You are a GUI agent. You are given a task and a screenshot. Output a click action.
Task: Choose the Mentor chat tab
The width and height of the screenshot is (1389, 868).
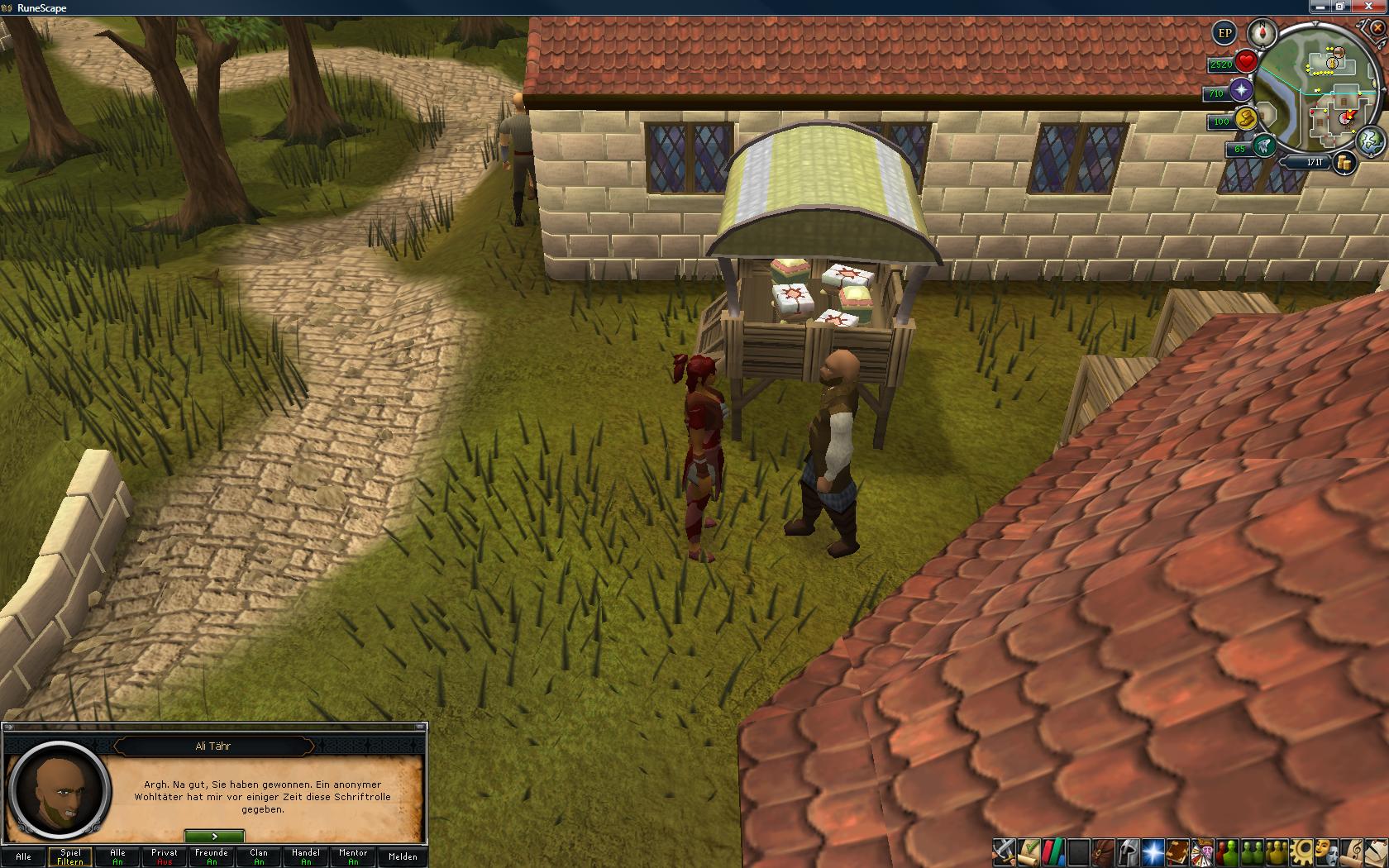[353, 856]
